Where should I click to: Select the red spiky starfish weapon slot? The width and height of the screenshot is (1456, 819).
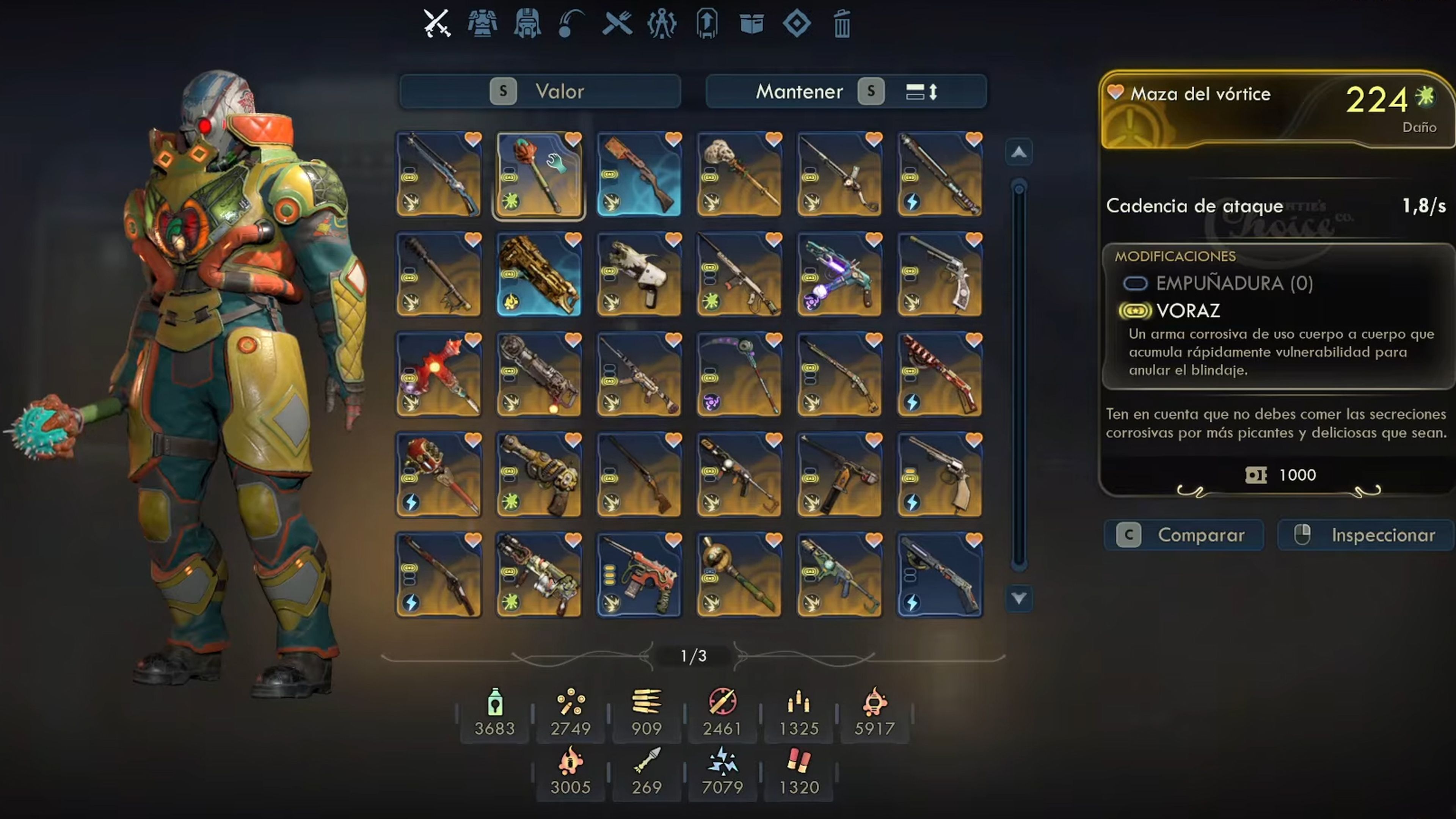pos(439,375)
